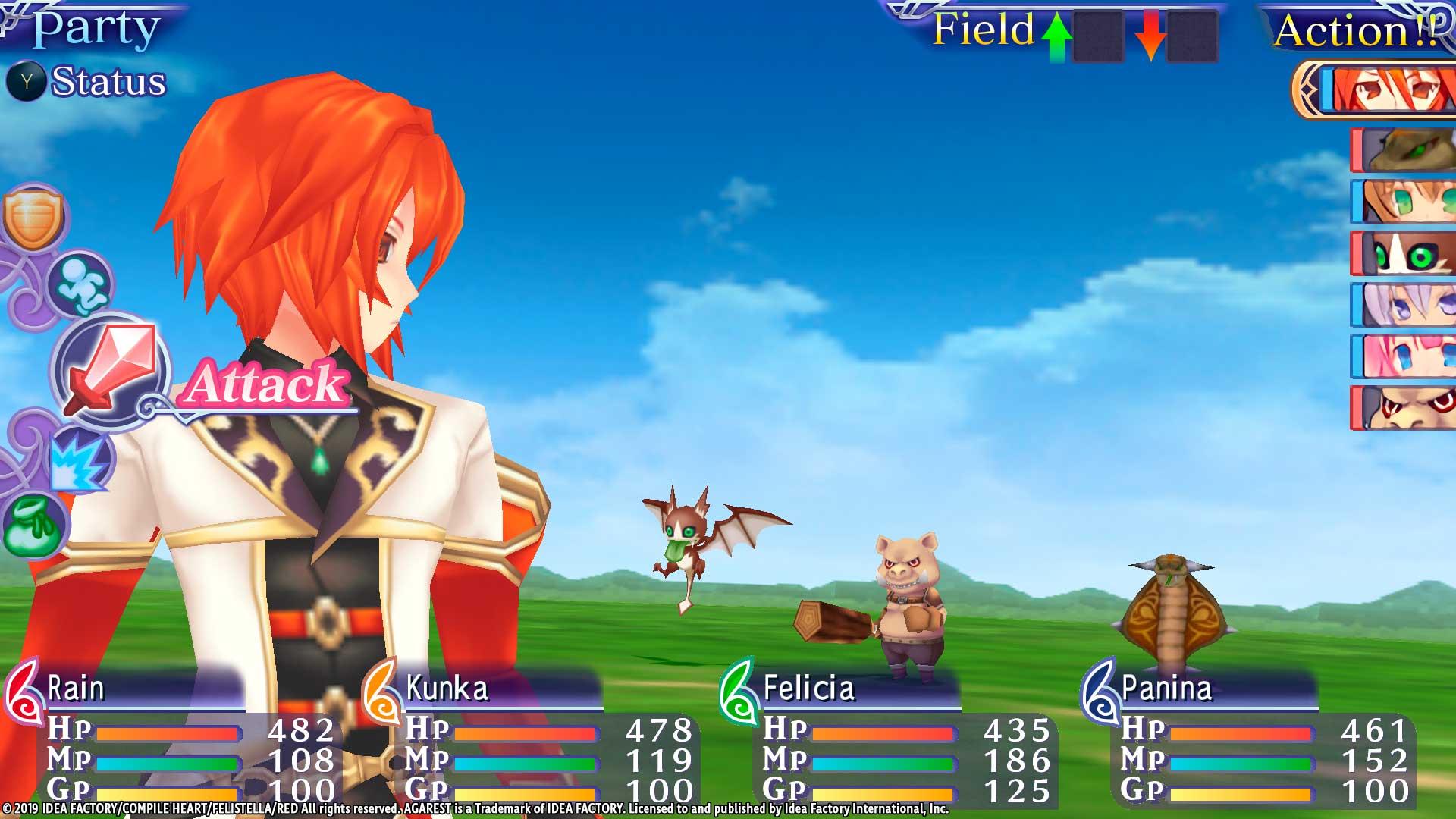Click the purple-haired girl turn order portrait

point(1404,305)
